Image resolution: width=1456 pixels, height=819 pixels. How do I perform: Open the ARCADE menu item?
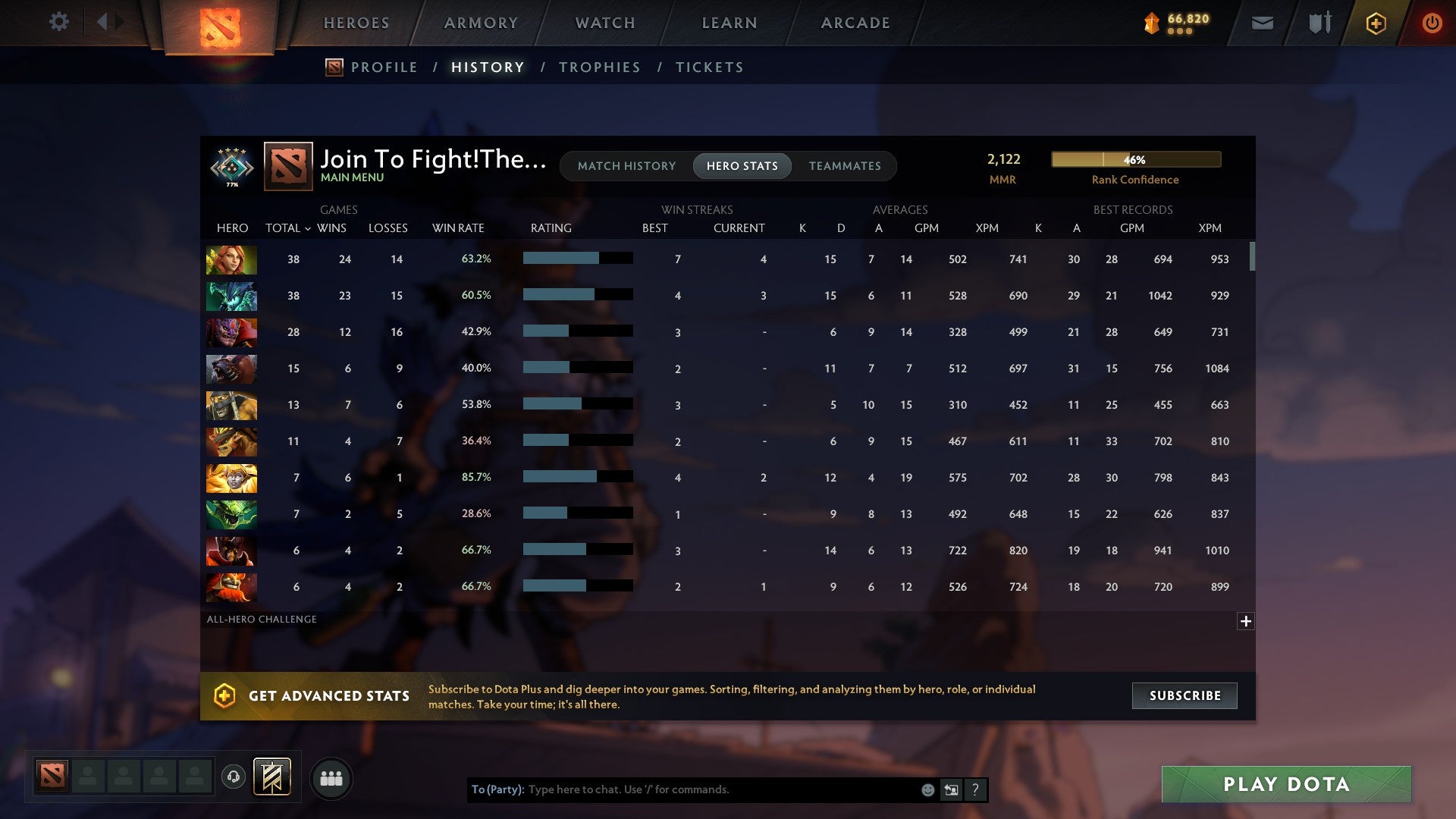[x=855, y=22]
